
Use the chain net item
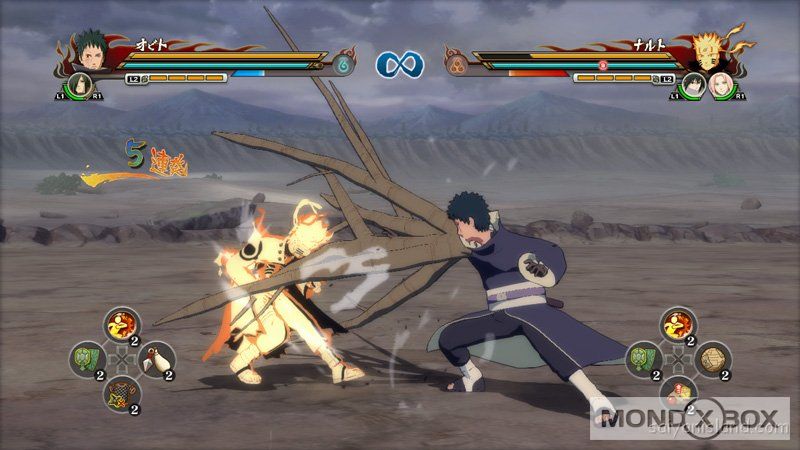pyautogui.click(x=118, y=391)
